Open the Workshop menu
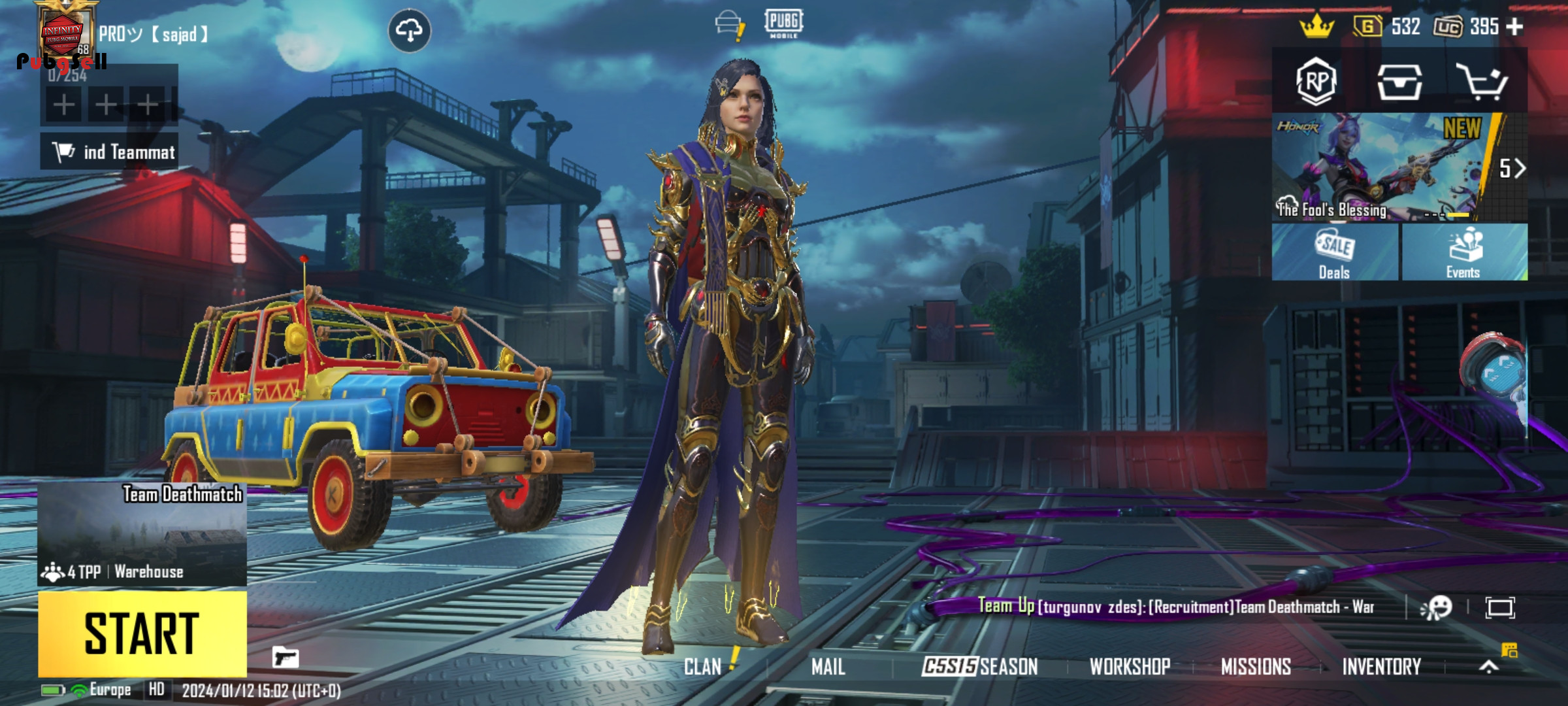 (1130, 667)
